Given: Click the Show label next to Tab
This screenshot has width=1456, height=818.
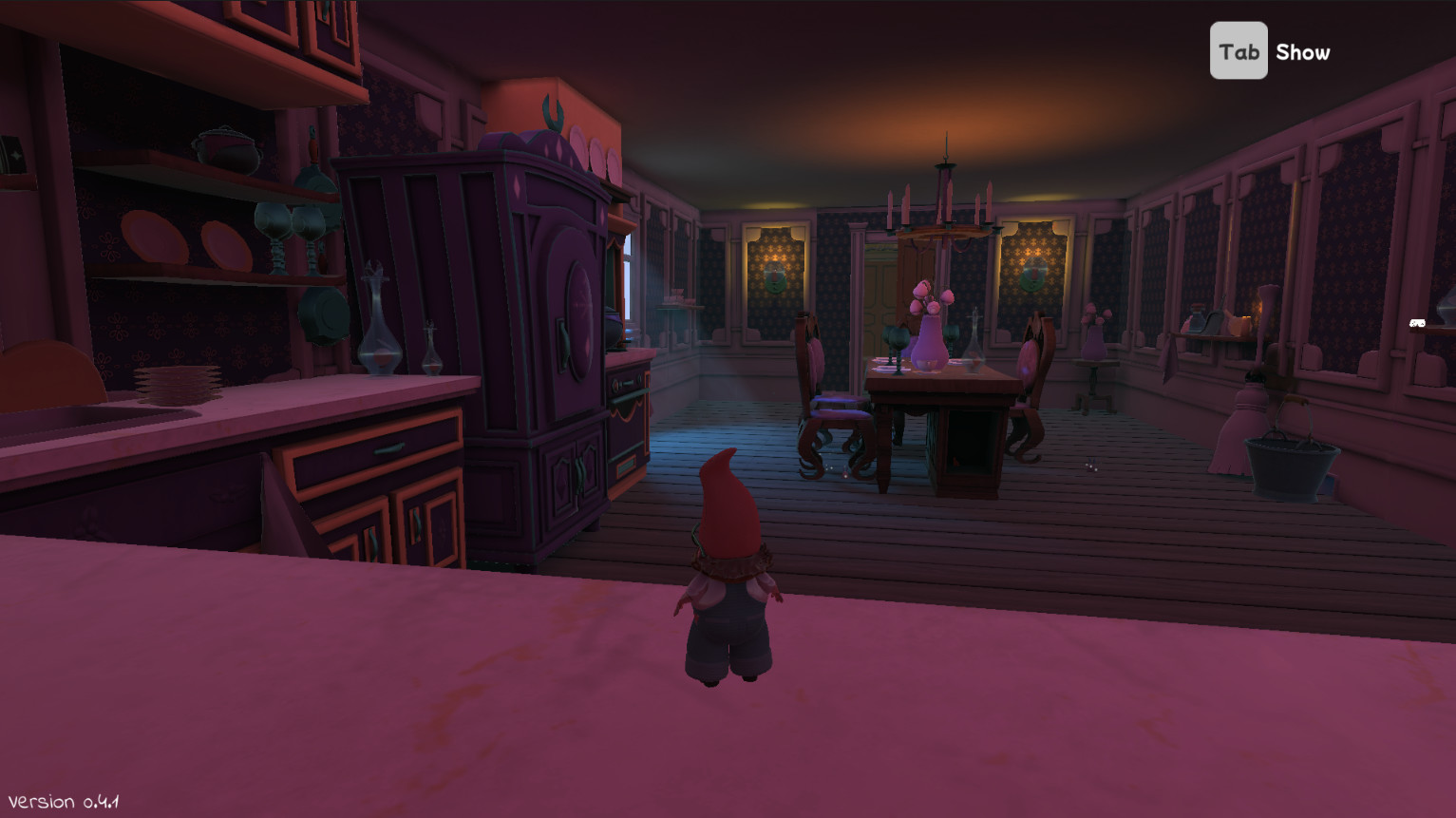Looking at the screenshot, I should [1303, 52].
